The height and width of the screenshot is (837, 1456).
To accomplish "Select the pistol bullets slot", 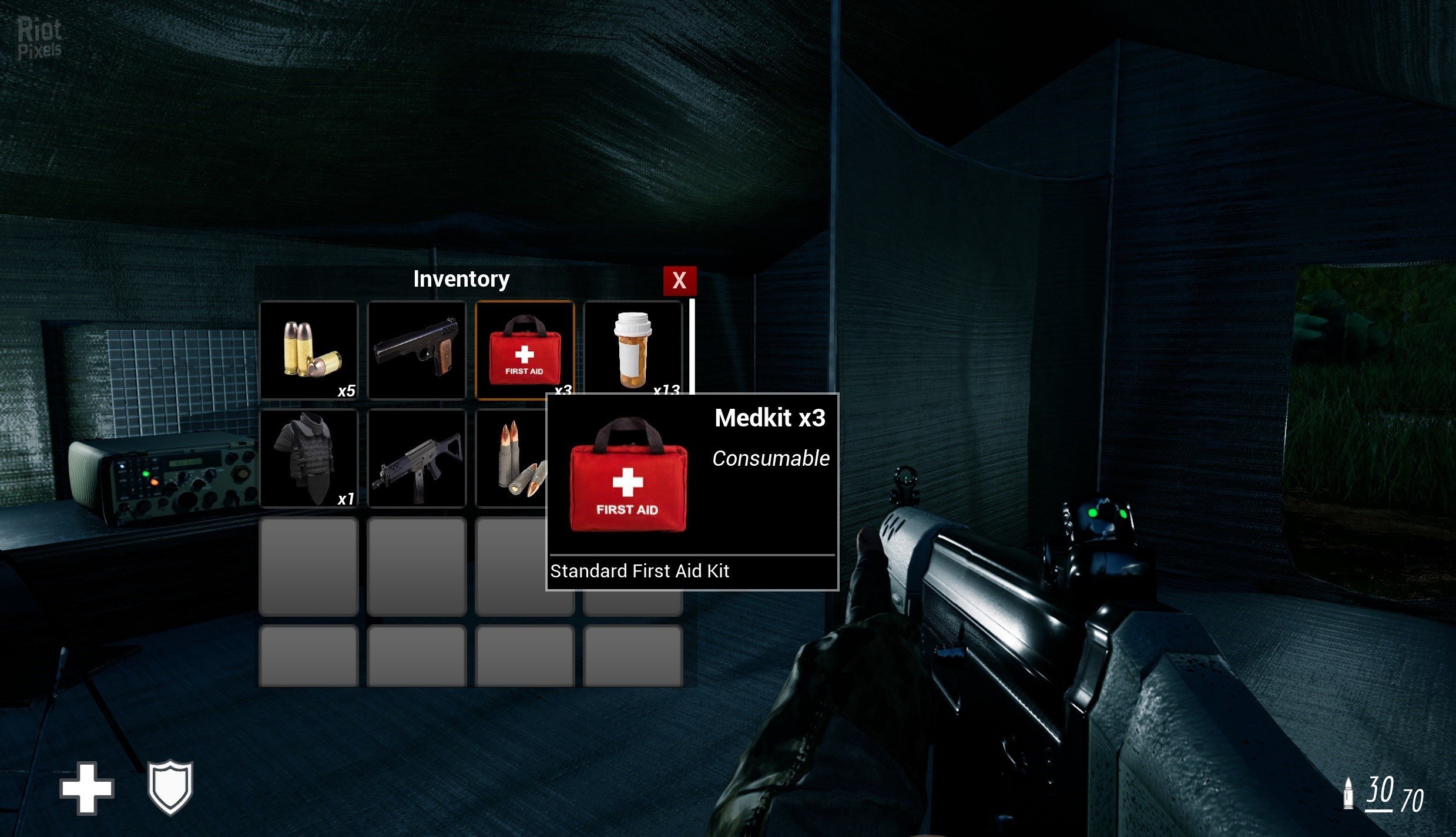I will [308, 350].
